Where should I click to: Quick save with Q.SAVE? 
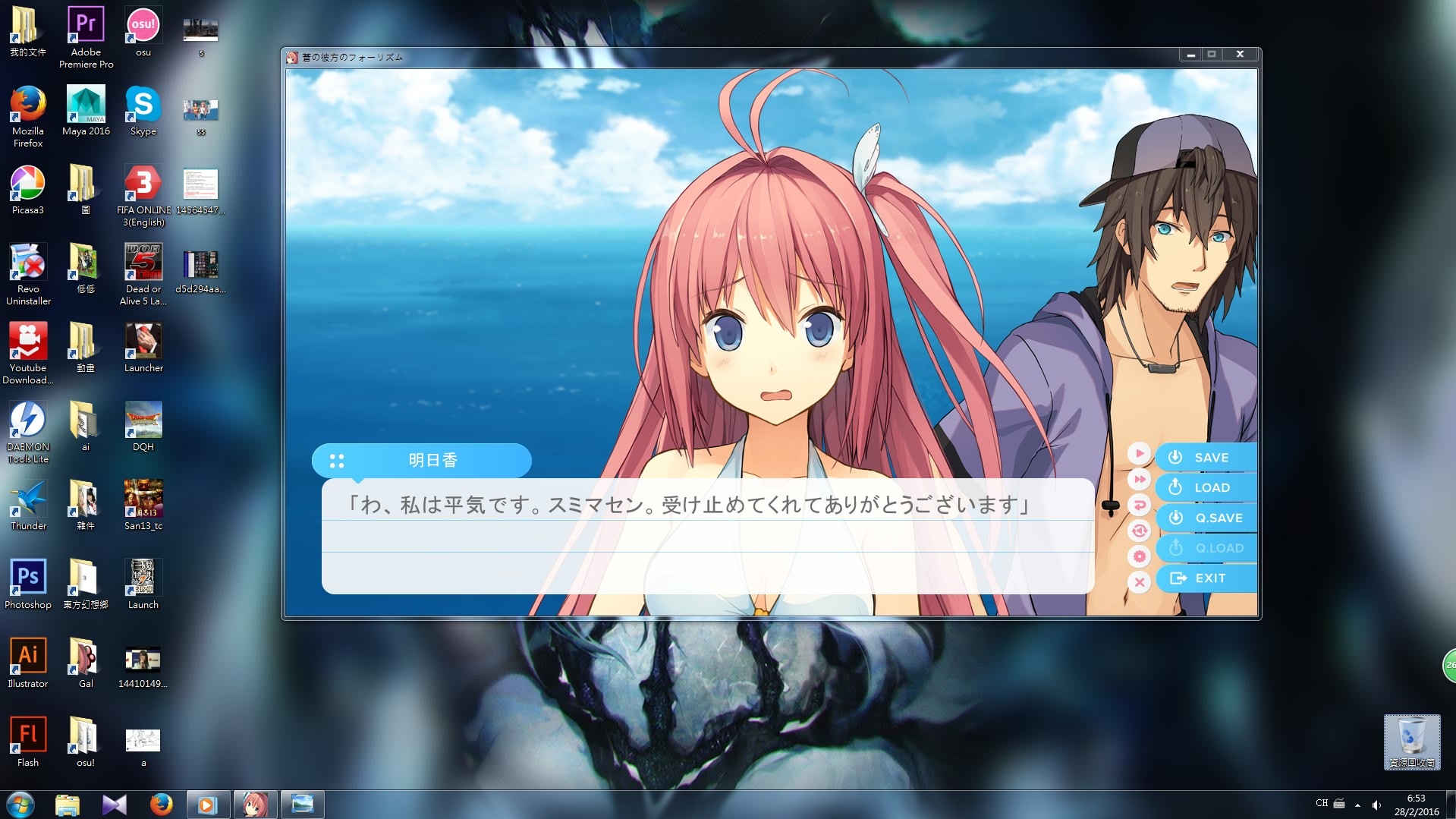[x=1206, y=518]
